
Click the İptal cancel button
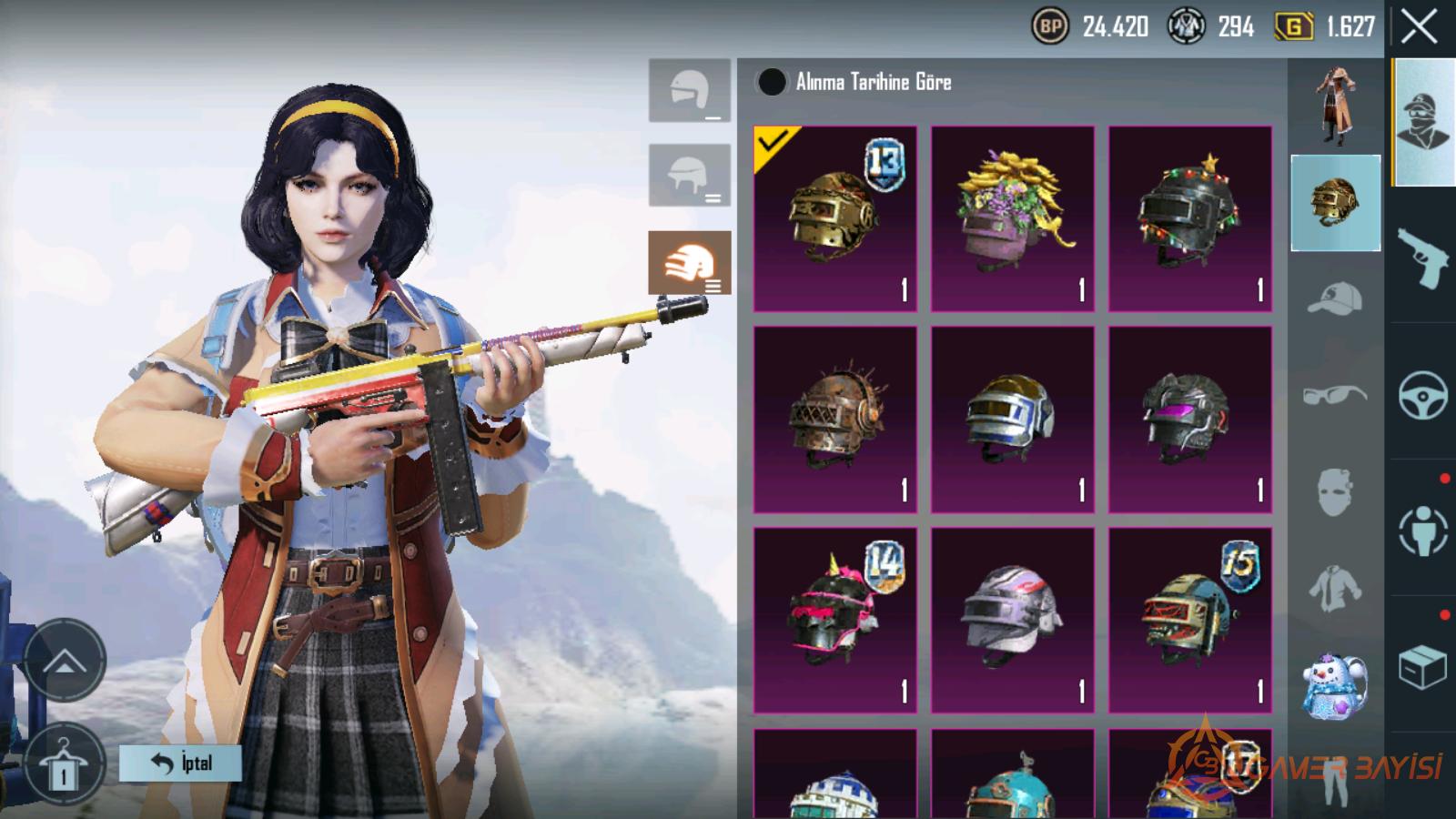[x=180, y=763]
